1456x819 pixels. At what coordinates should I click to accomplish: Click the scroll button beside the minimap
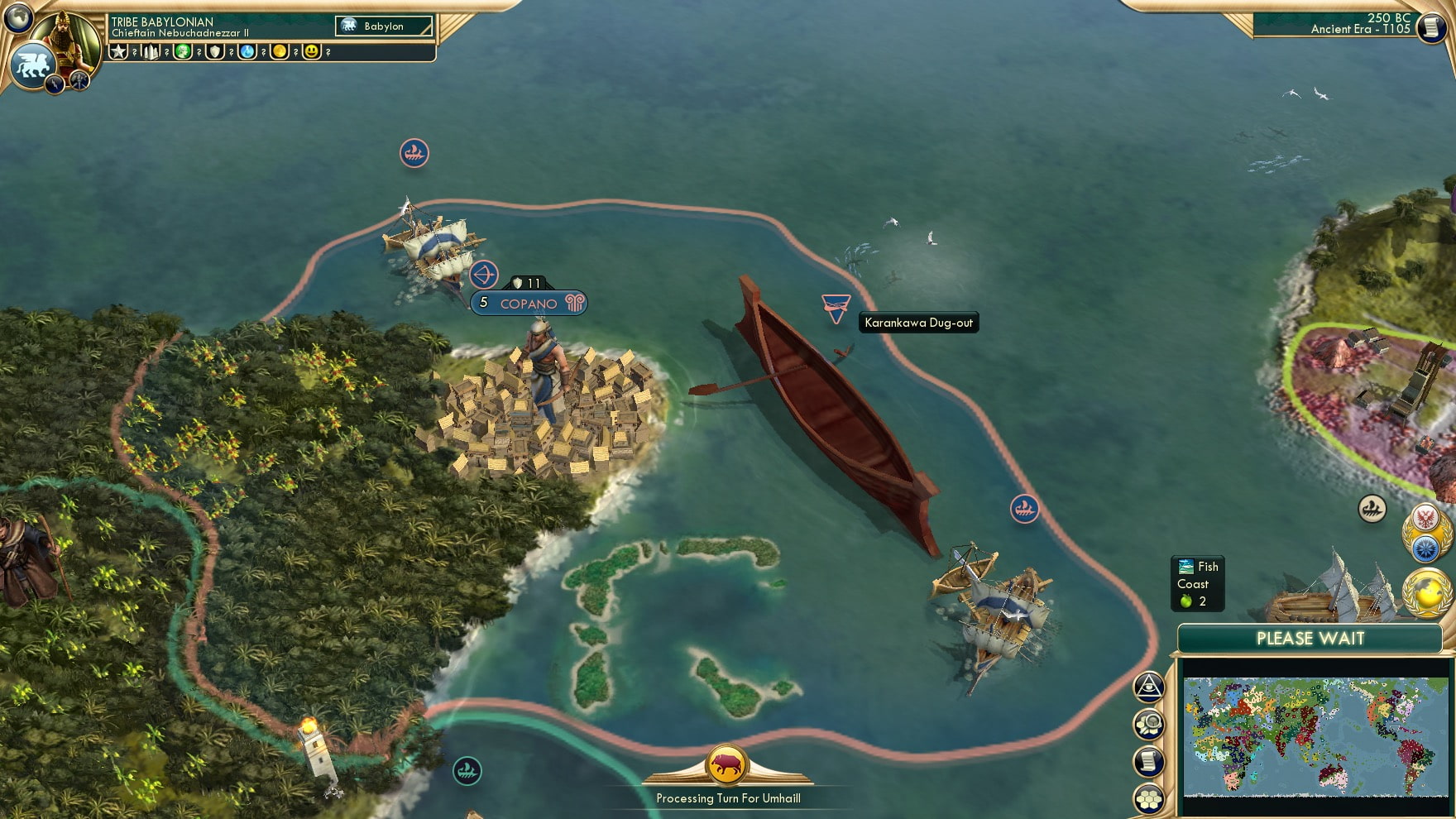pyautogui.click(x=1149, y=762)
